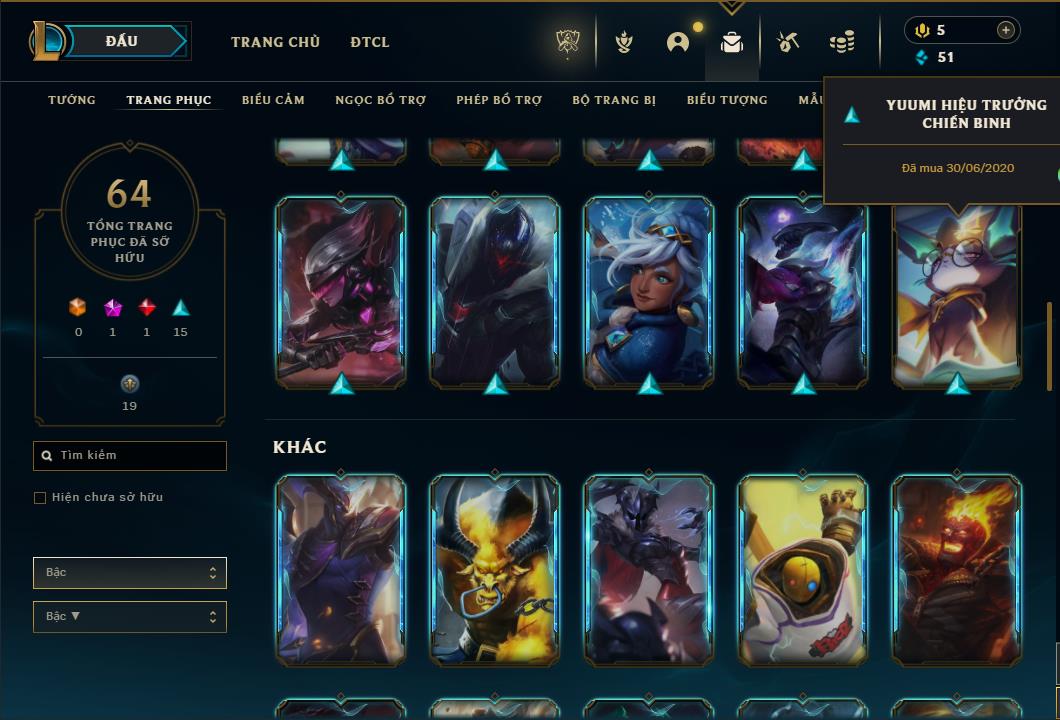
Task: Select the PHÉP BỔ TRỢ tab
Action: click(499, 100)
